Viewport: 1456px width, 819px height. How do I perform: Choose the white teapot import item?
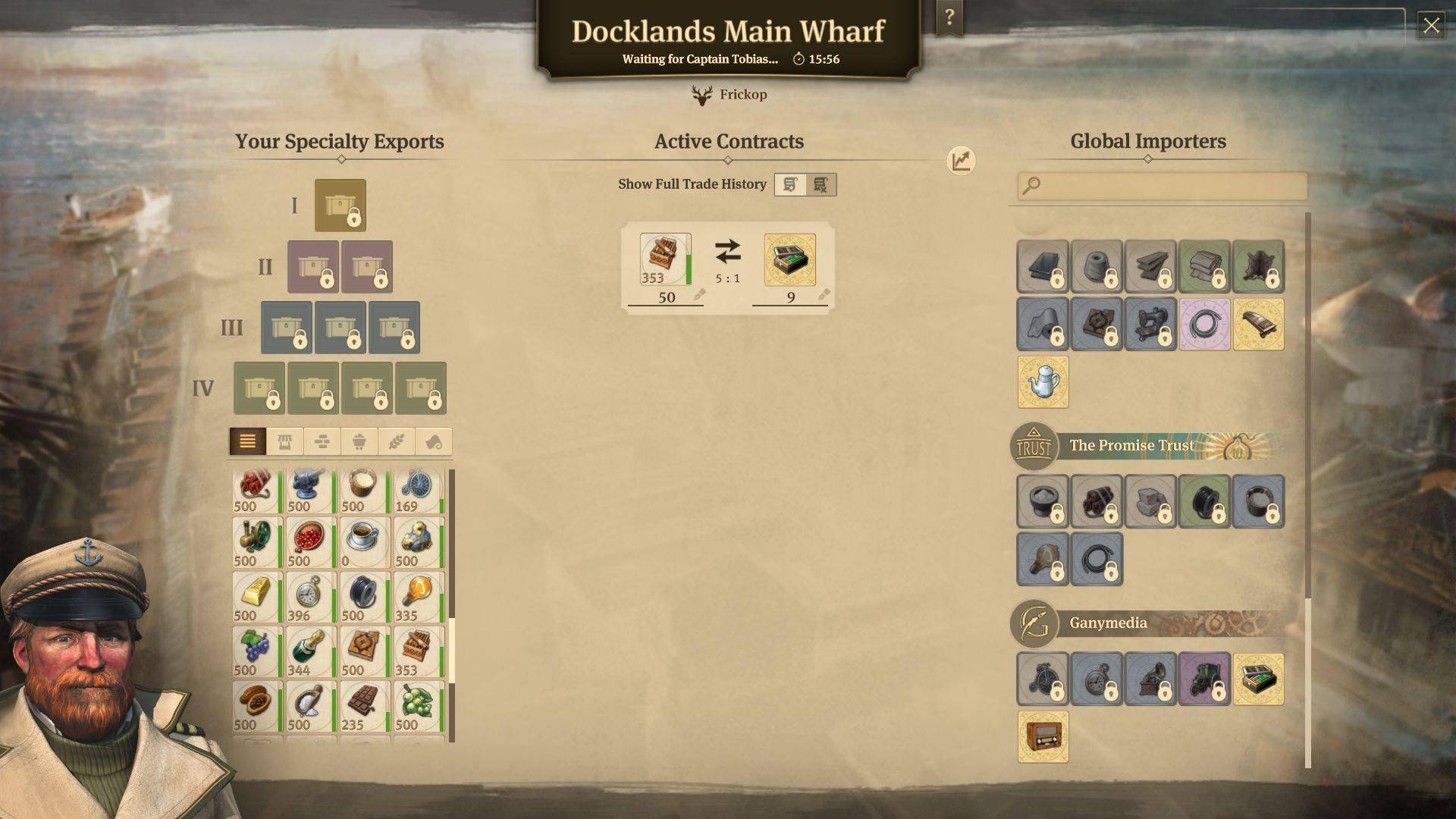1043,382
